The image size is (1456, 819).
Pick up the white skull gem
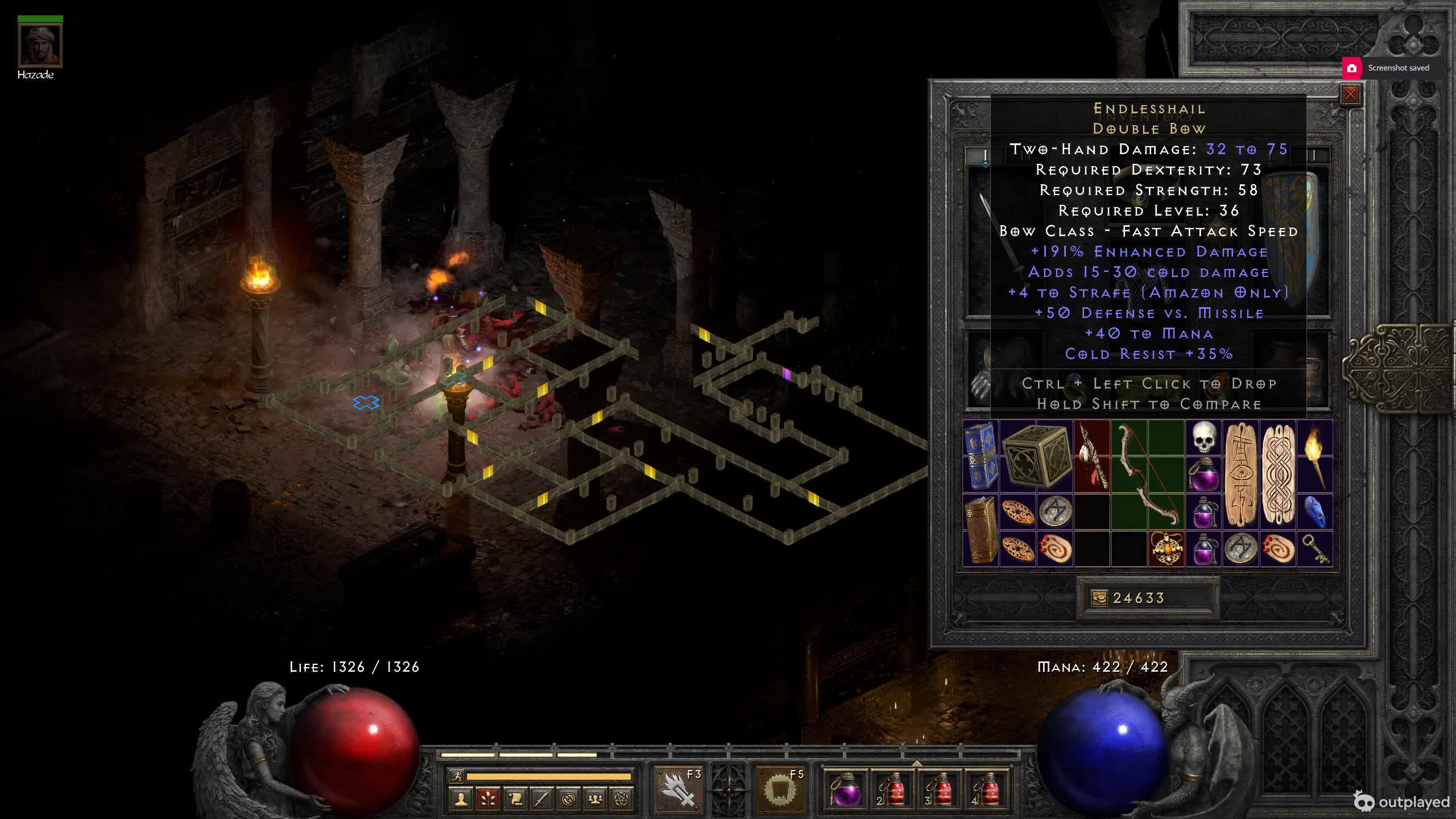pyautogui.click(x=1203, y=438)
